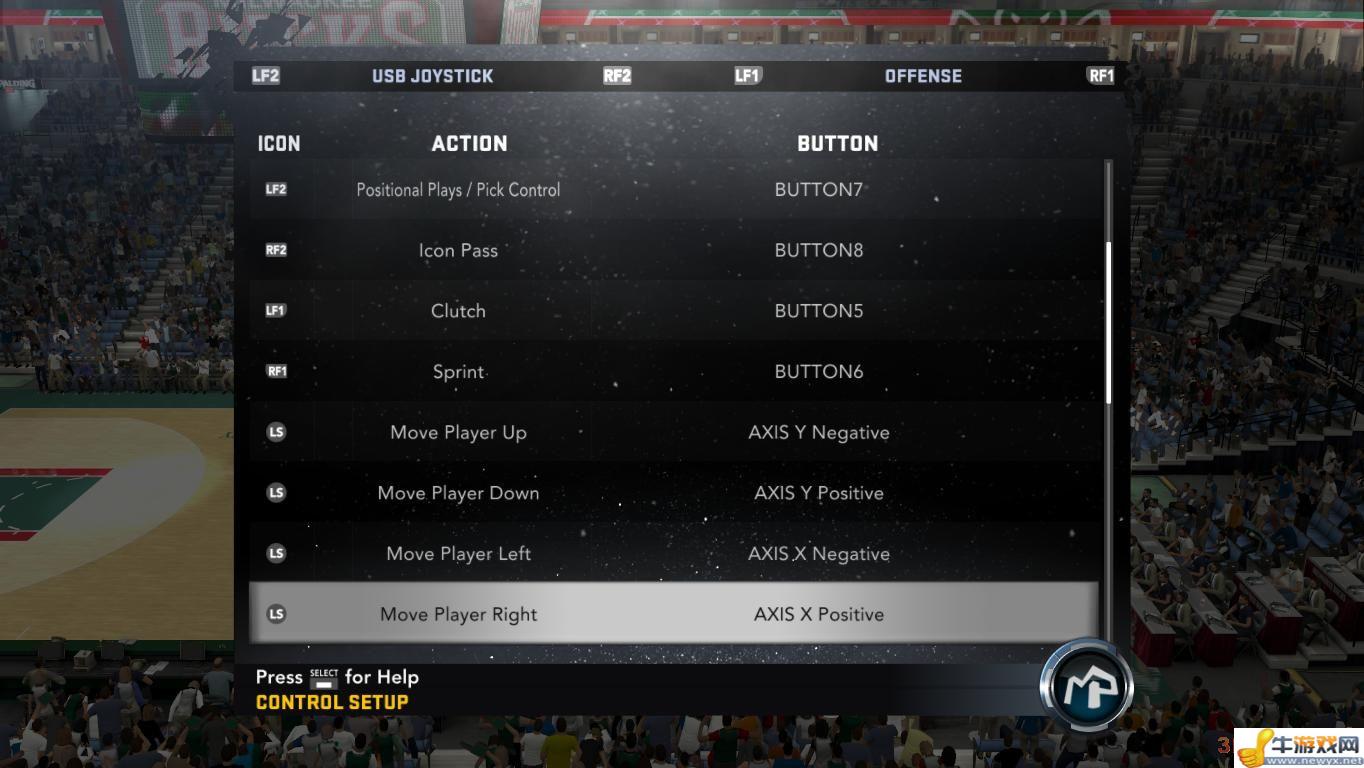This screenshot has width=1364, height=768.
Task: Choose the Icon Pass binding row
Action: [x=672, y=251]
